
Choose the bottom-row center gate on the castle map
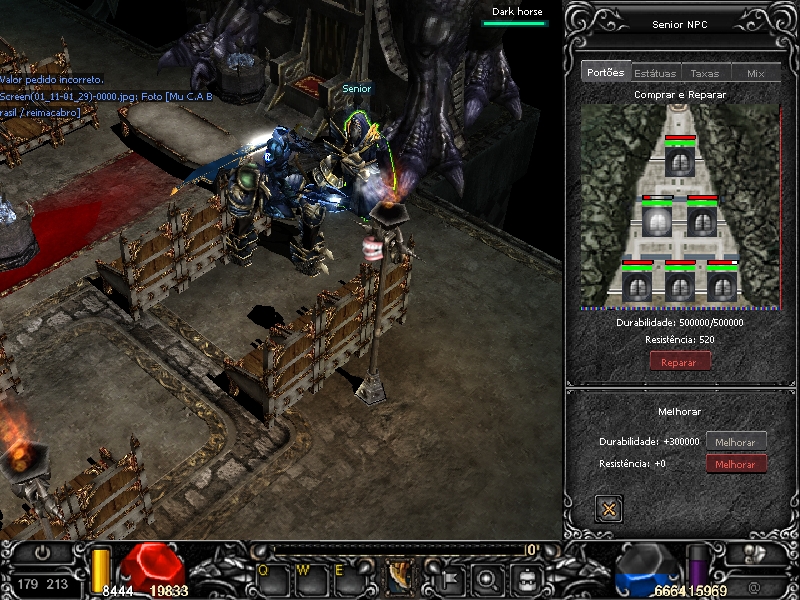680,286
